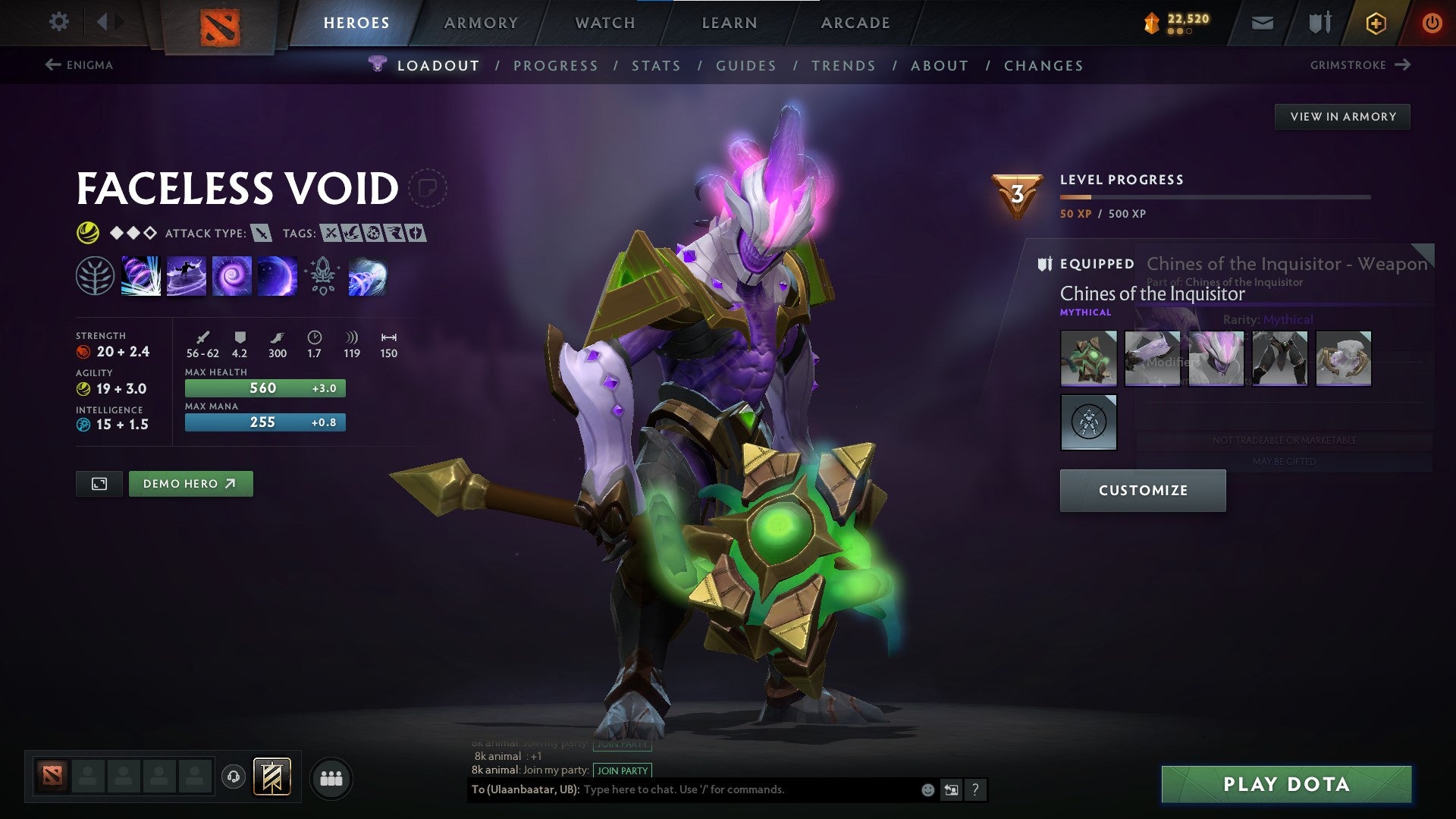Click the armory shield and sword icon
The width and height of the screenshot is (1456, 819).
click(x=1318, y=22)
